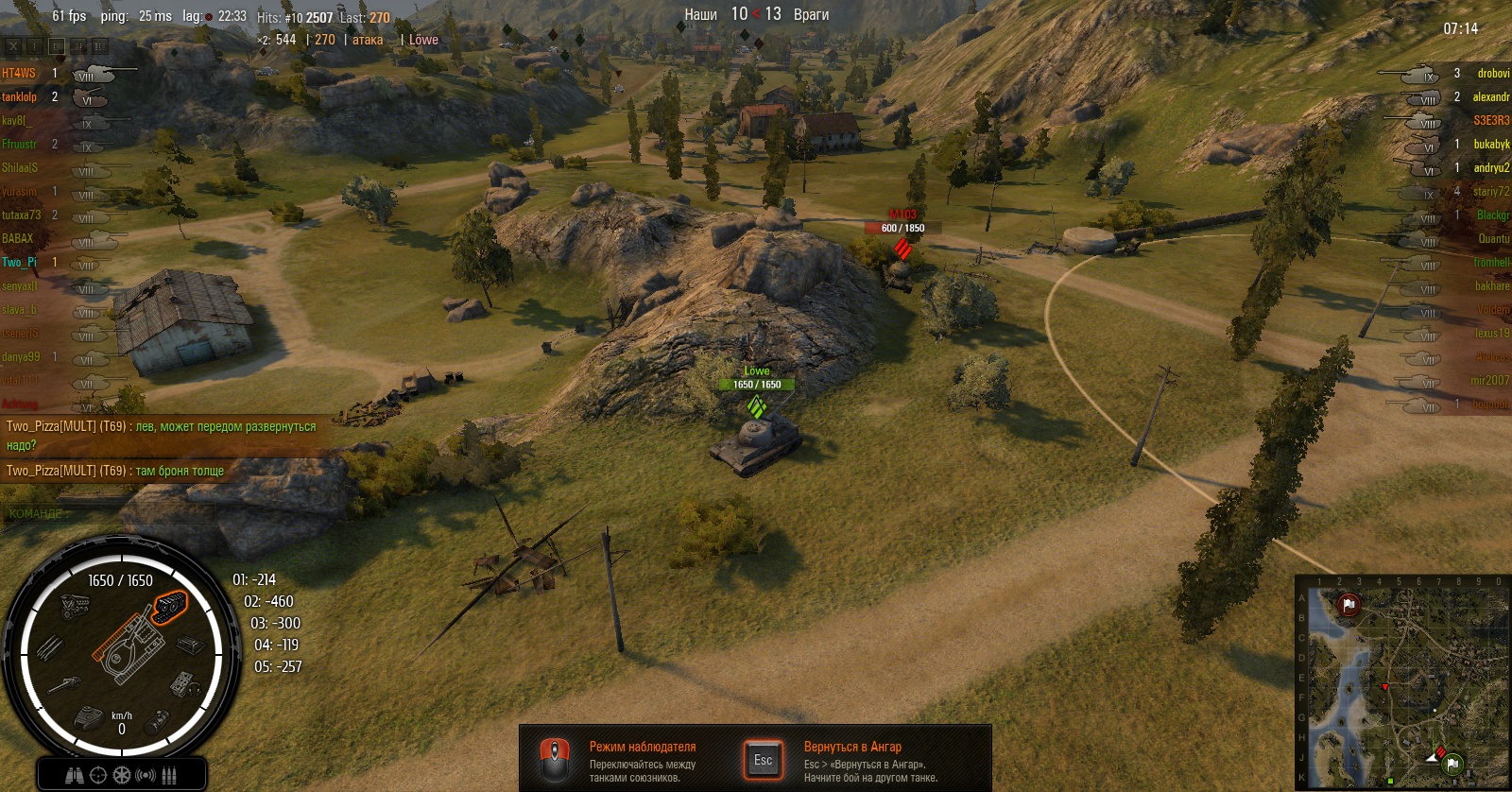Viewport: 1512px width, 792px height.
Task: Select tanklolp in the allied team list
Action: pos(20,96)
